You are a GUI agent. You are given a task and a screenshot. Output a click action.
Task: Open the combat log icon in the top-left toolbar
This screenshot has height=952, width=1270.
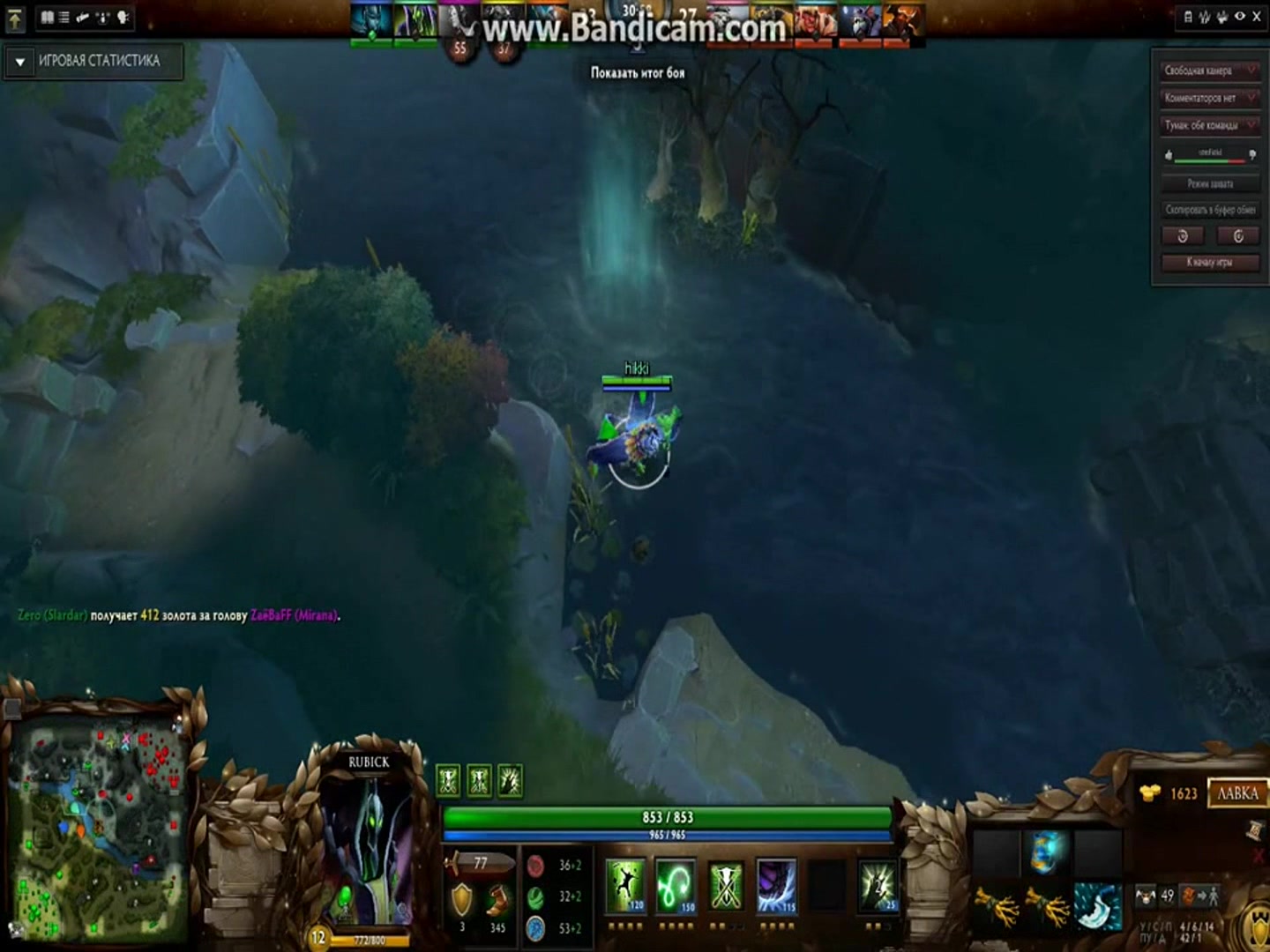point(64,17)
